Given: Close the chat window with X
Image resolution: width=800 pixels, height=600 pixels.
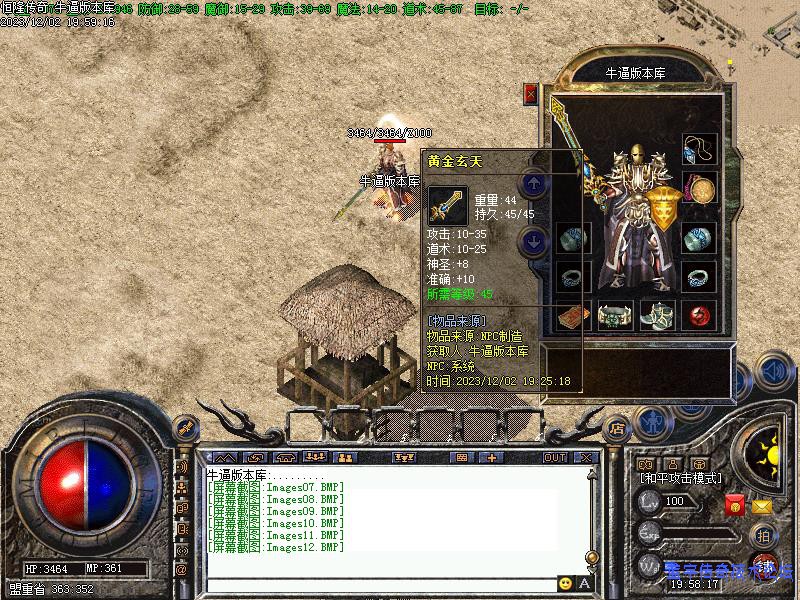Looking at the screenshot, I should coord(586,457).
